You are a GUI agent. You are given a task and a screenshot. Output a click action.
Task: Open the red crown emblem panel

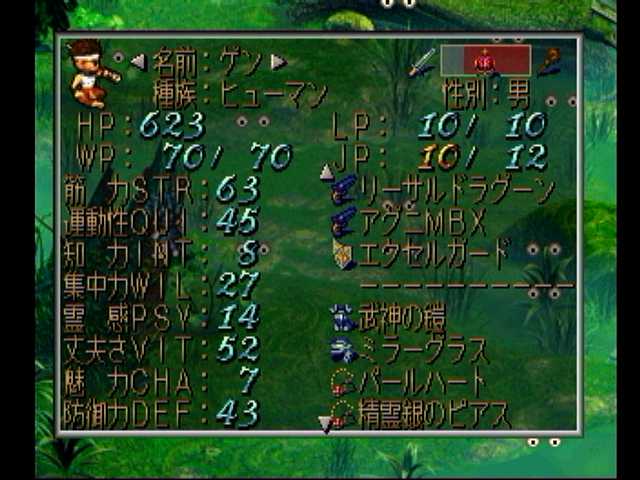(485, 60)
